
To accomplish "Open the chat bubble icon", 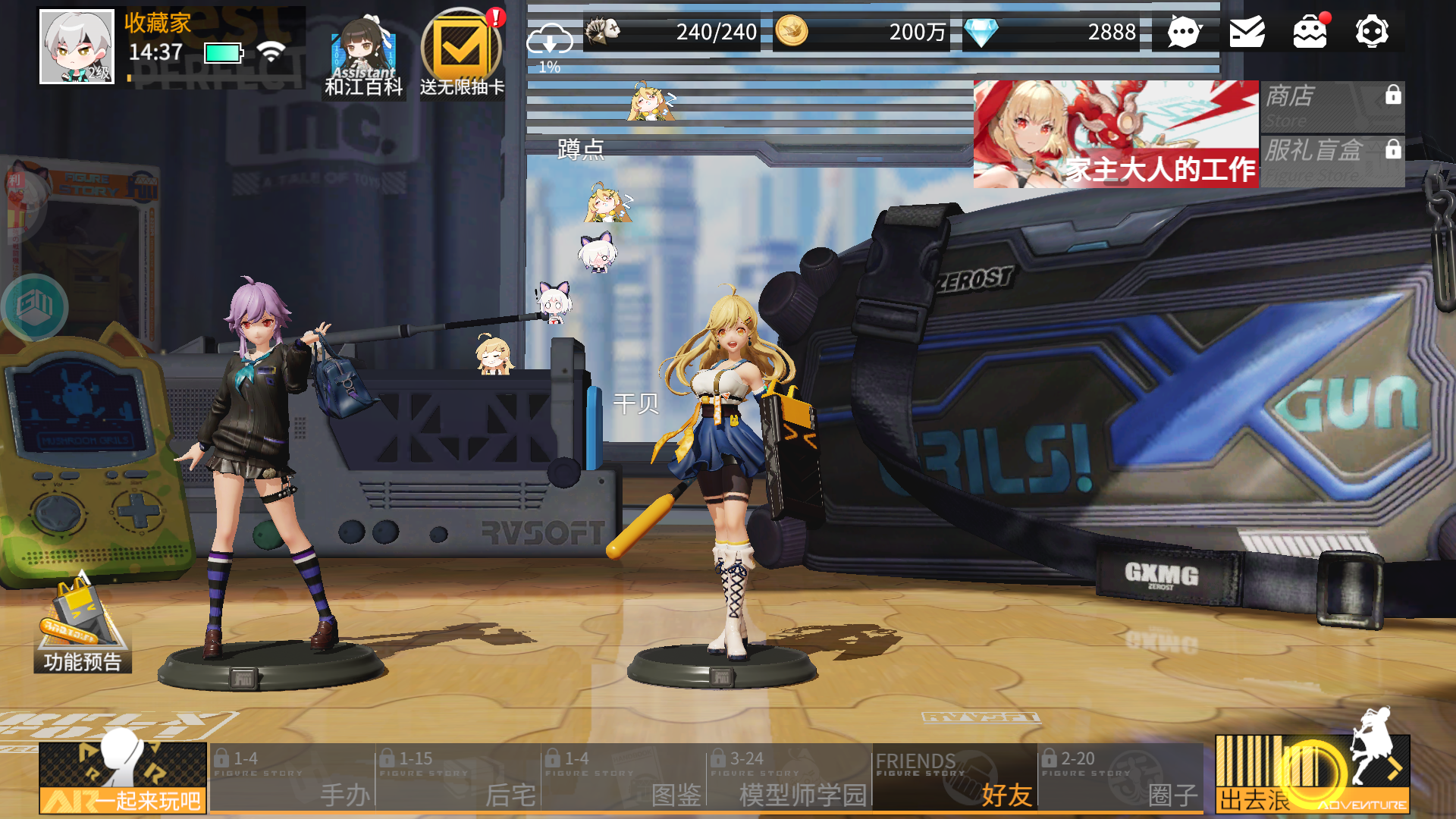I will click(1184, 32).
